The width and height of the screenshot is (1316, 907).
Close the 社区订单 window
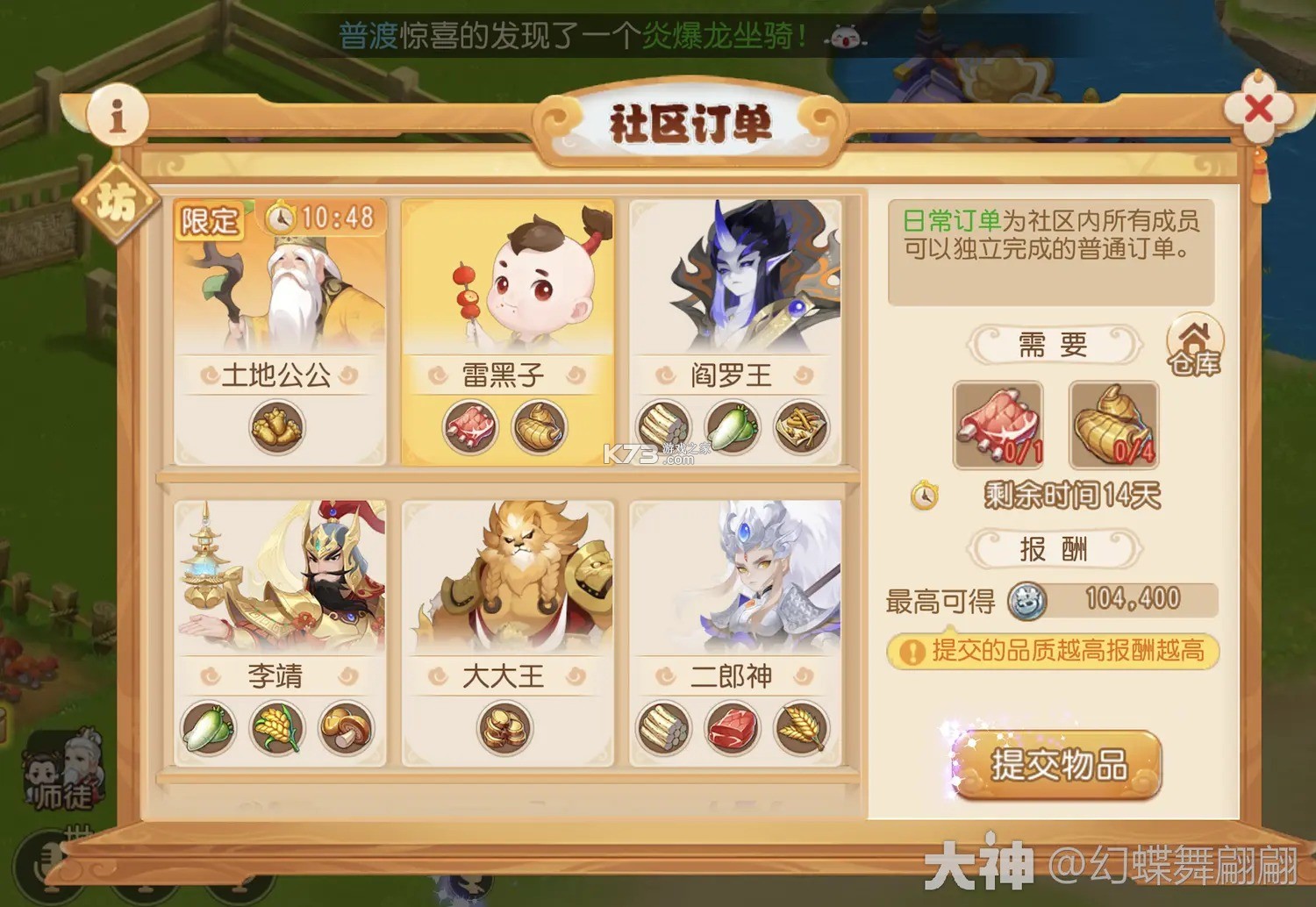pyautogui.click(x=1260, y=107)
